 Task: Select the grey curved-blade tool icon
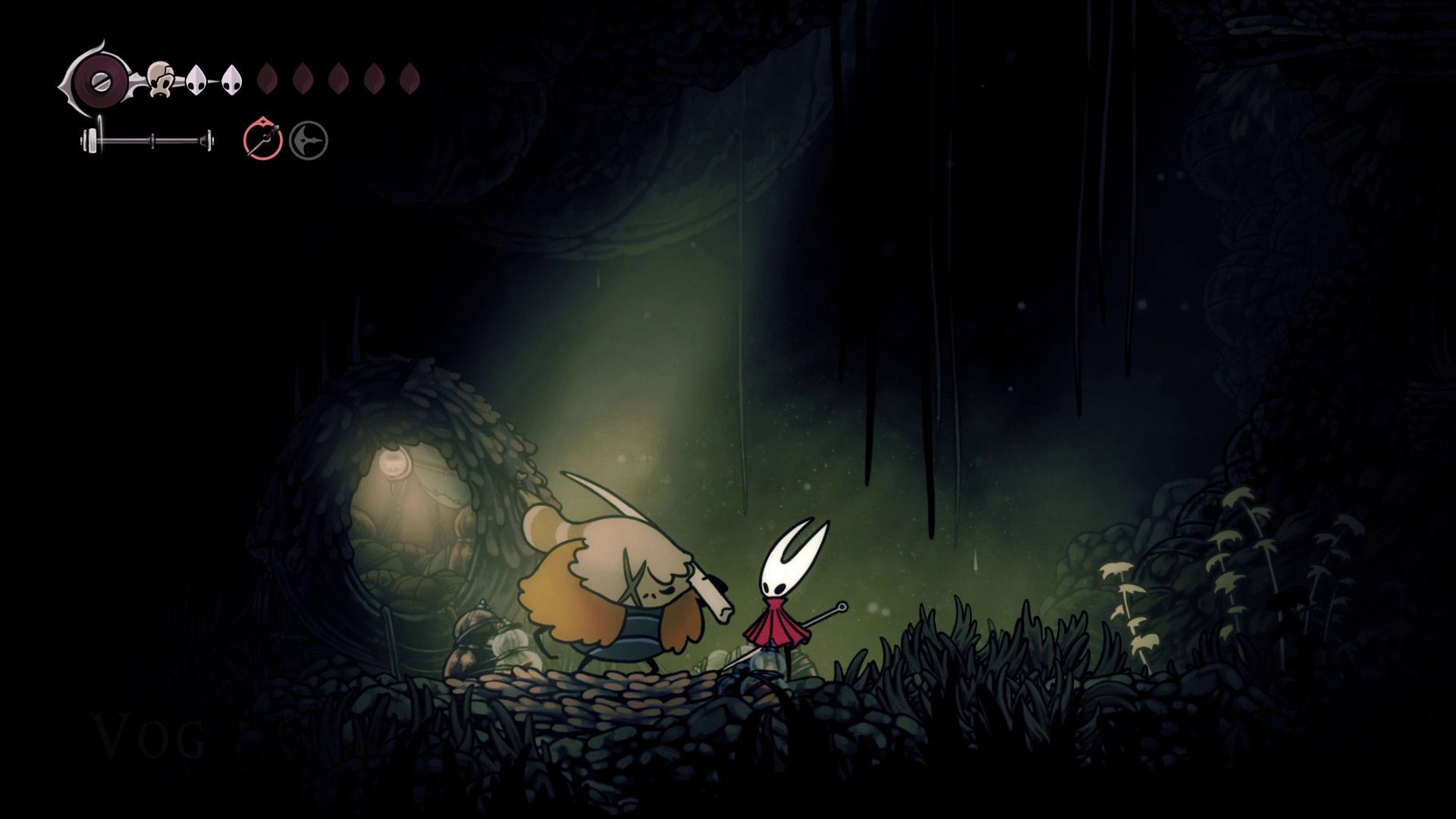tap(309, 141)
